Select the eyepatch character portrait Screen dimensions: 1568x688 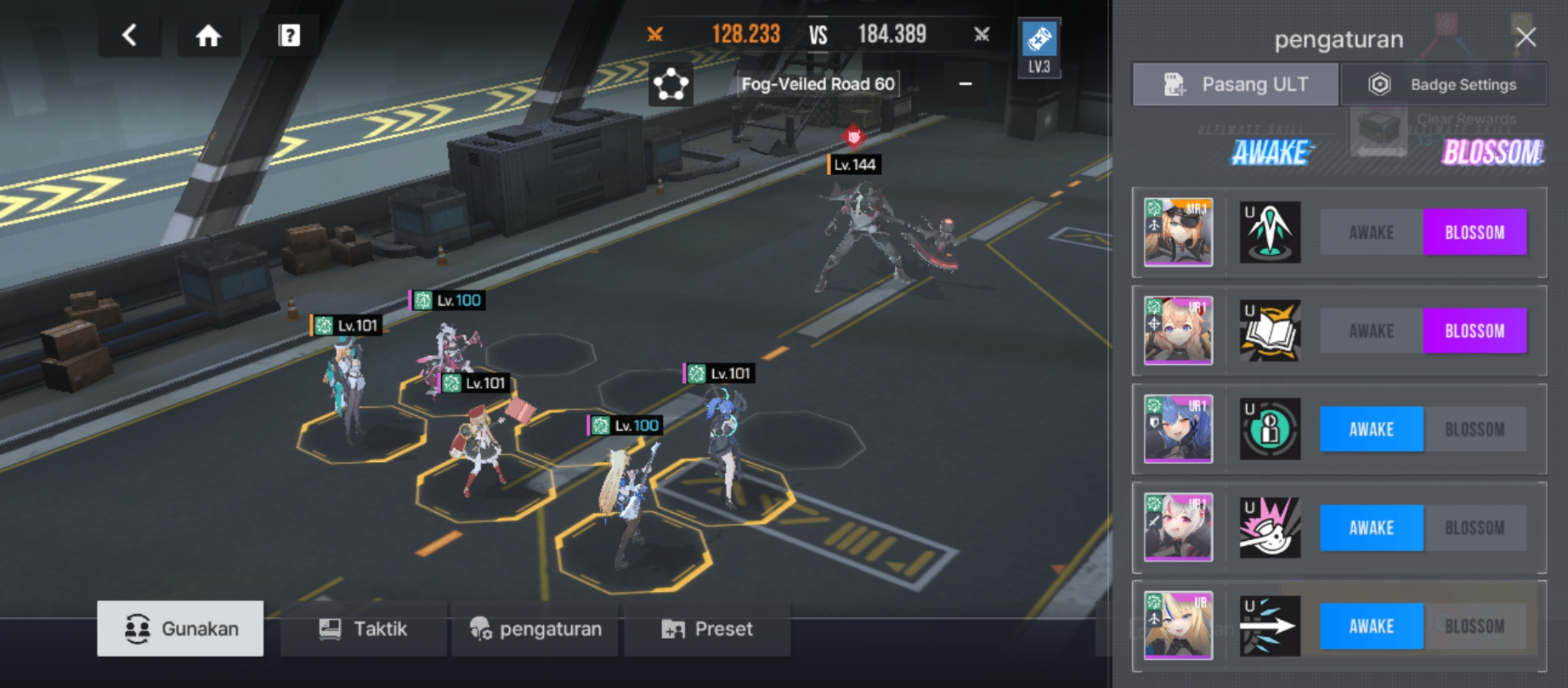pyautogui.click(x=1178, y=233)
